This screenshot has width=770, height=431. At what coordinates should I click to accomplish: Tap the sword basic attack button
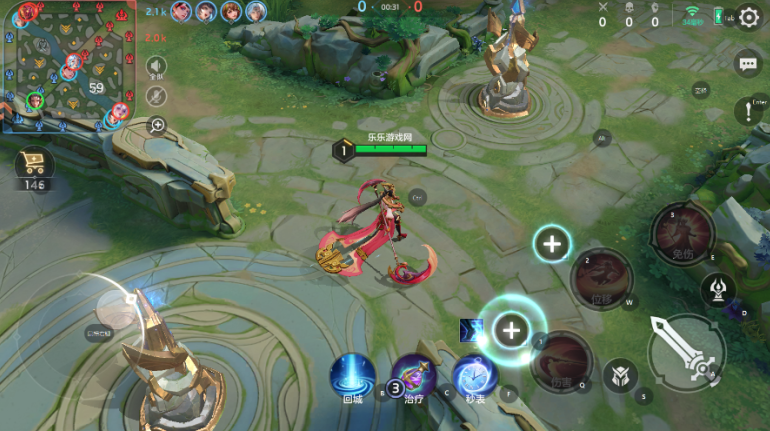(x=685, y=349)
